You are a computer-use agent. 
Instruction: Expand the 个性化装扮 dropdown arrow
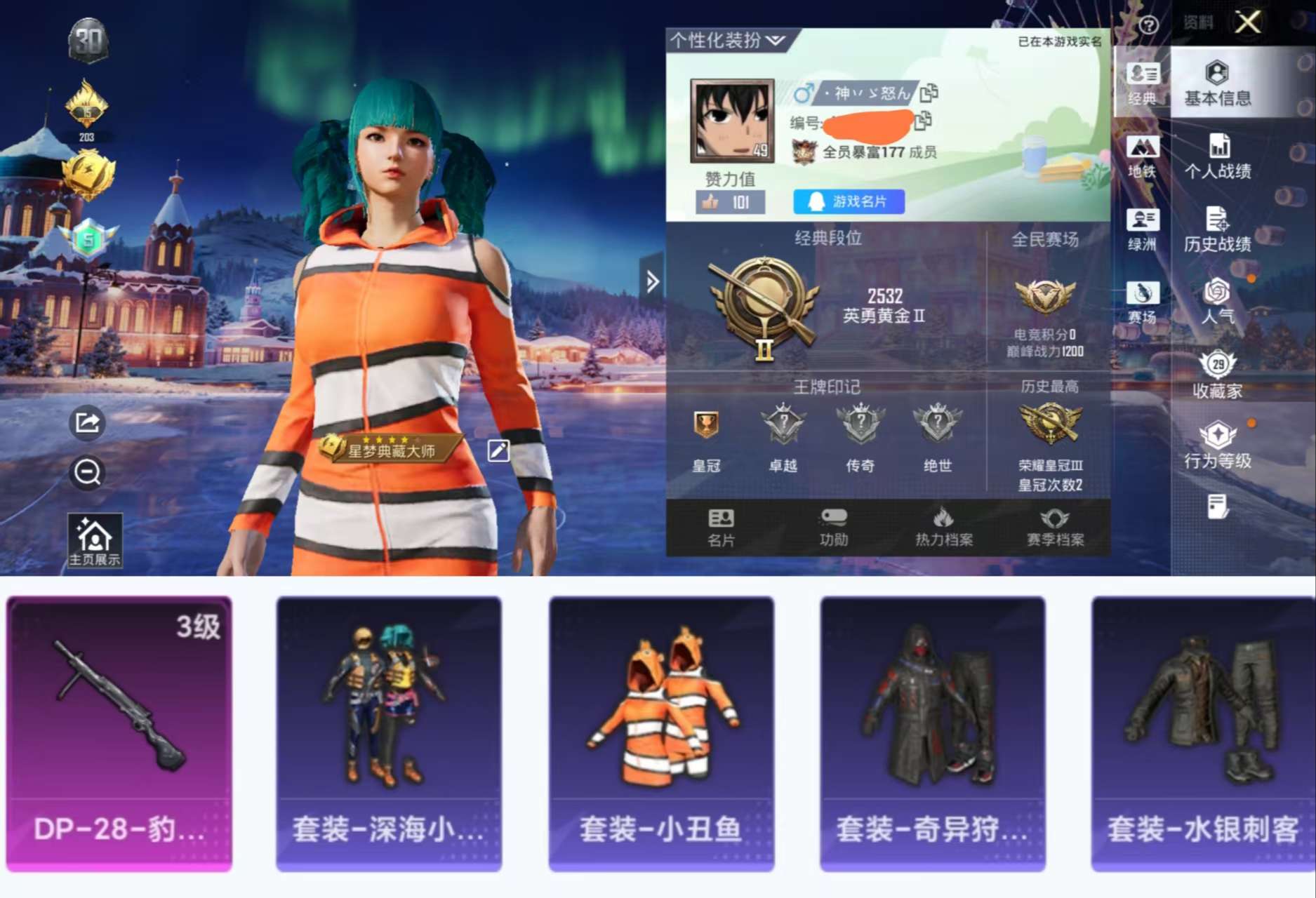click(x=775, y=40)
